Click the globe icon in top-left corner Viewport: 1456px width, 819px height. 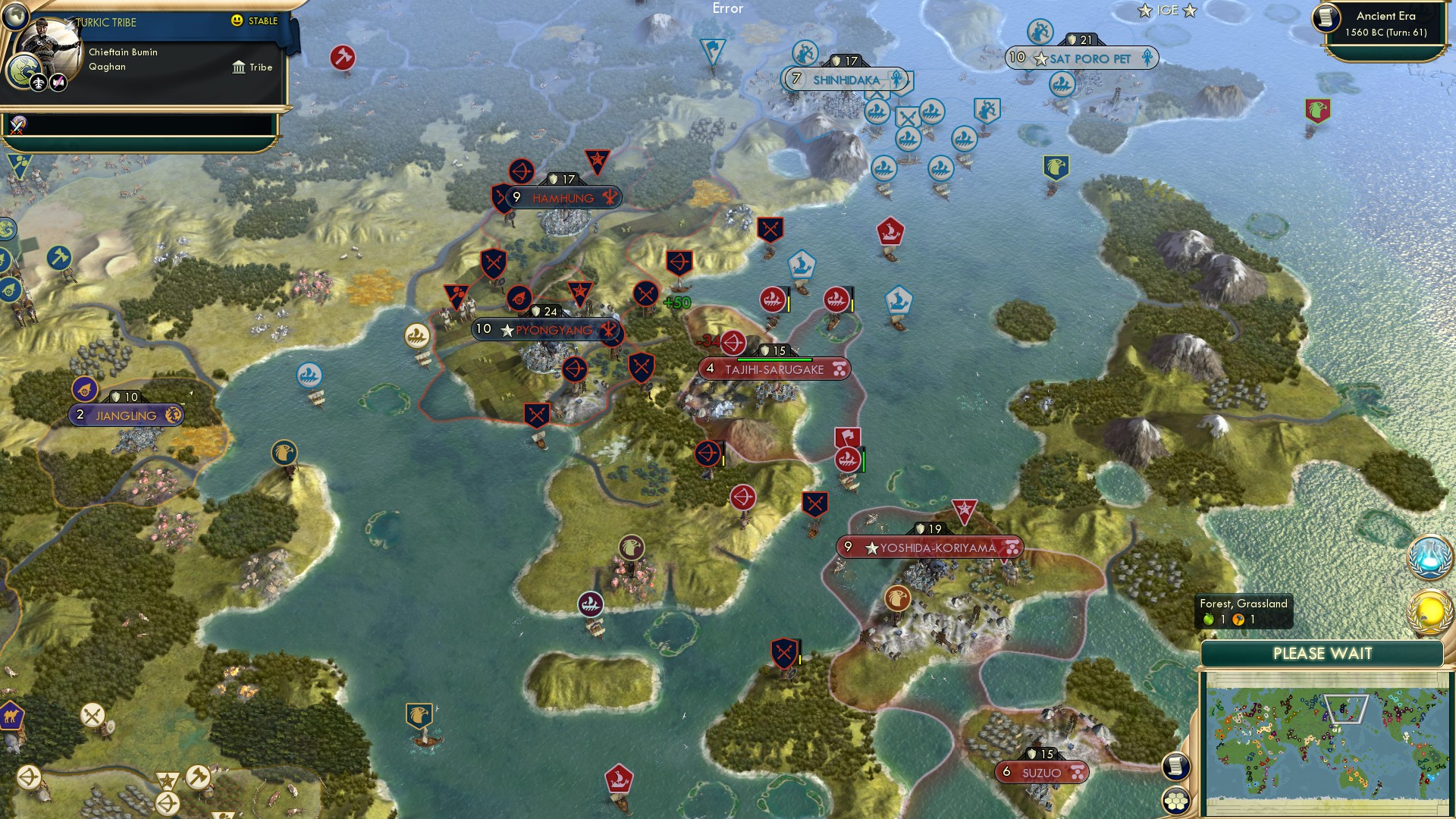coord(14,16)
